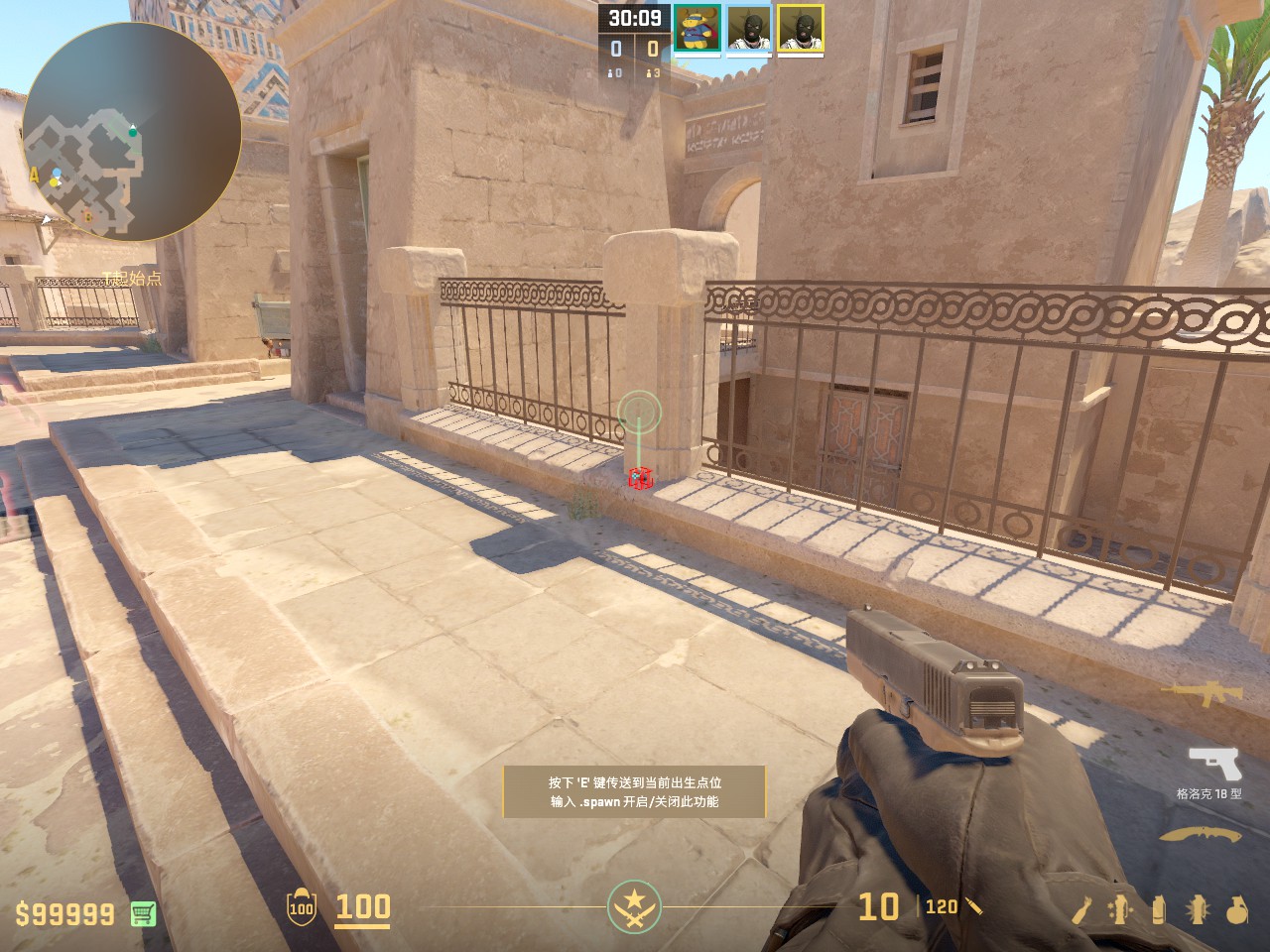Choose the HE grenade icon
This screenshot has height=952, width=1270.
1235,909
